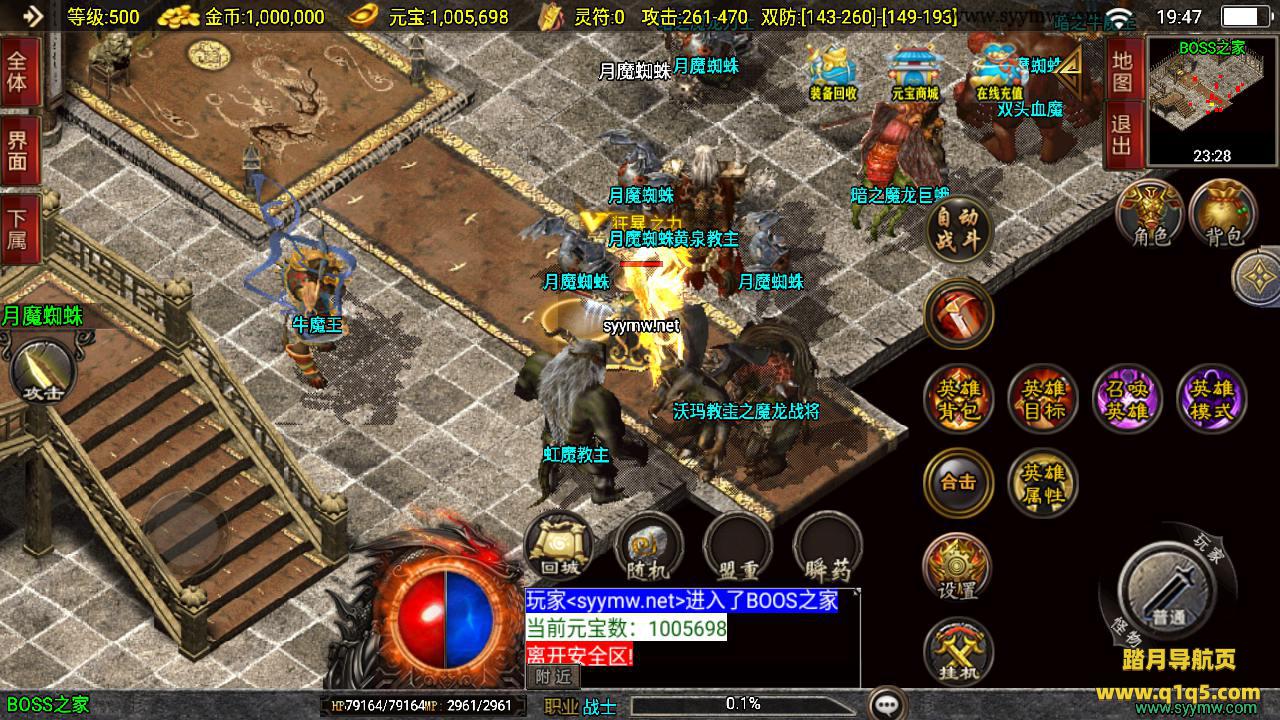Open the 元宝商城 shop
Screen dimensions: 1280x720
pyautogui.click(x=915, y=74)
